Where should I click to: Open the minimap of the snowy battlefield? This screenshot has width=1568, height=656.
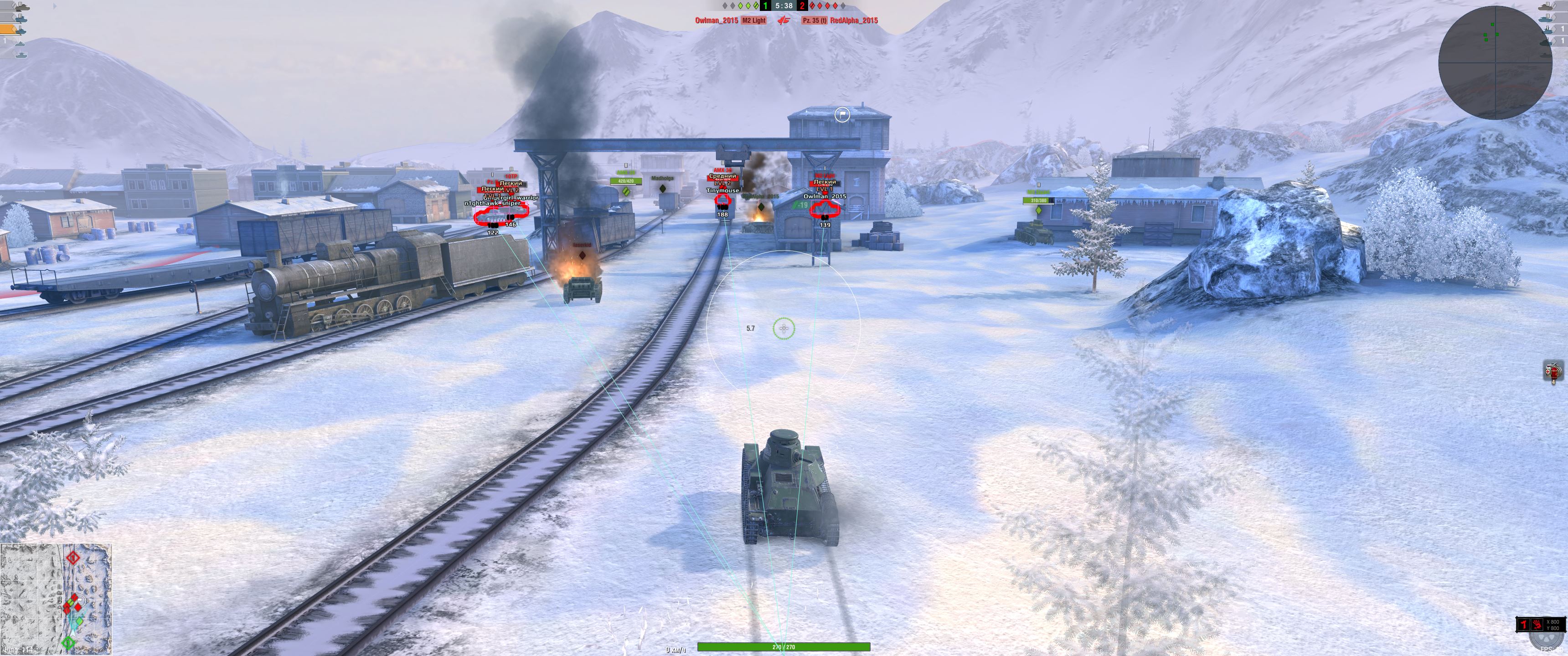[56, 598]
